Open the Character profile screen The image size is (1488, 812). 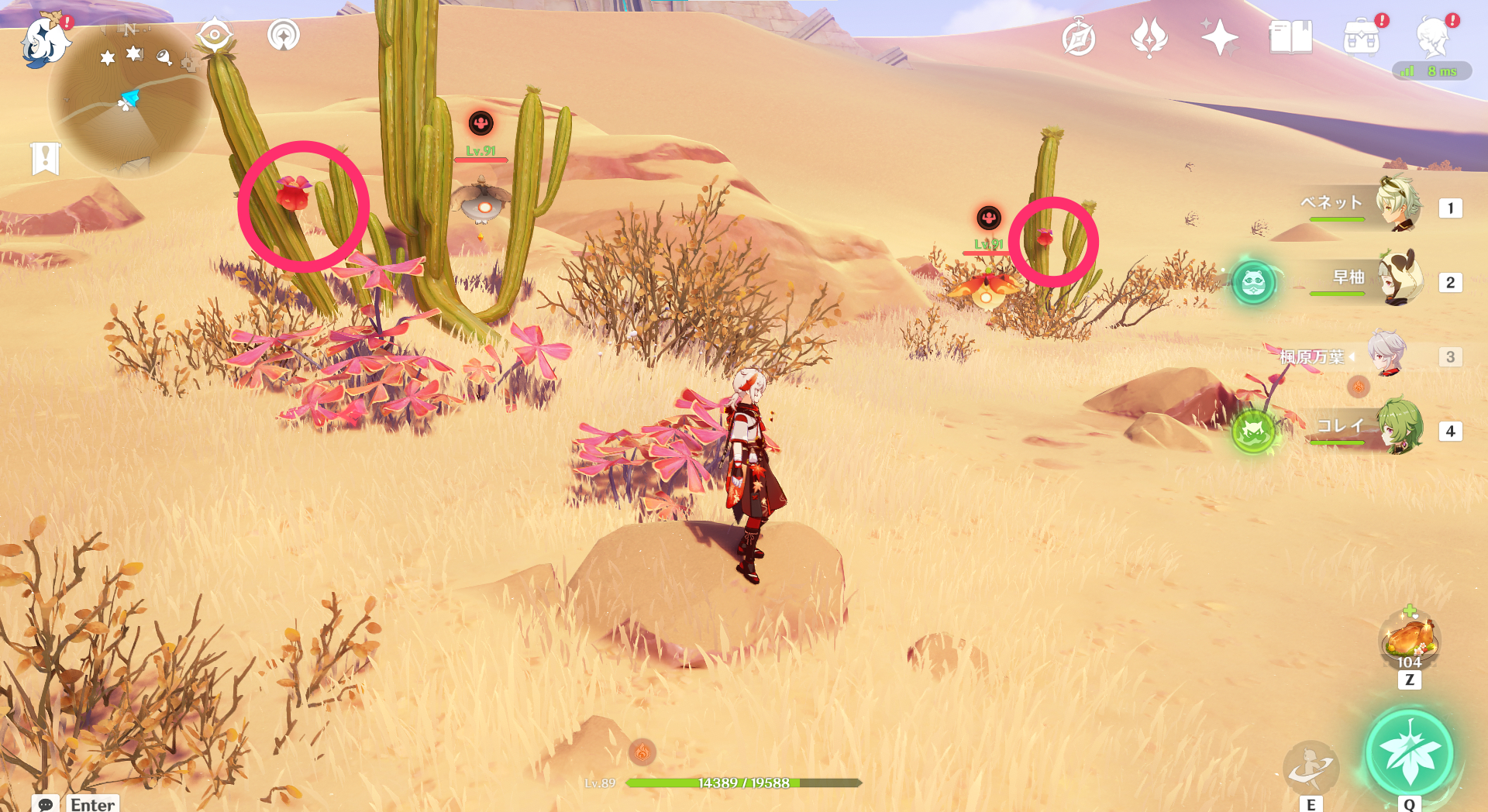(1436, 35)
